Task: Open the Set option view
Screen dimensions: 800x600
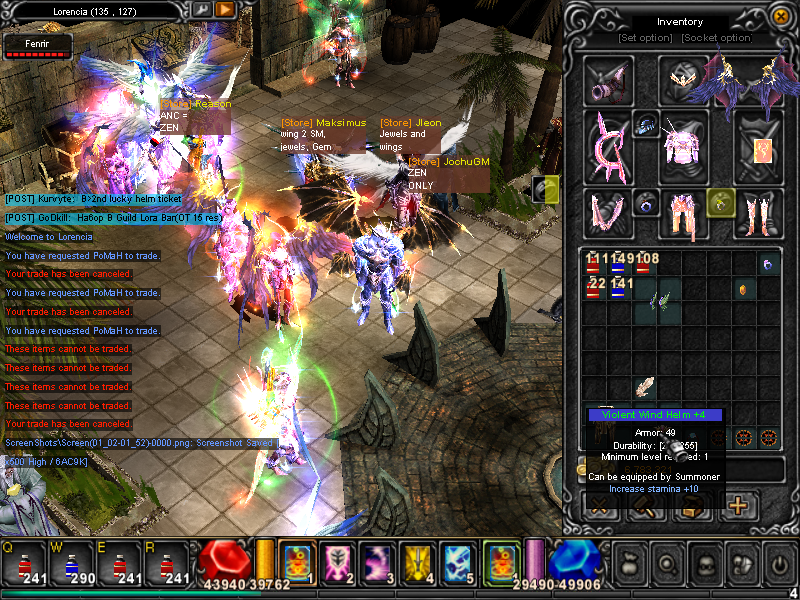Action: [x=644, y=38]
